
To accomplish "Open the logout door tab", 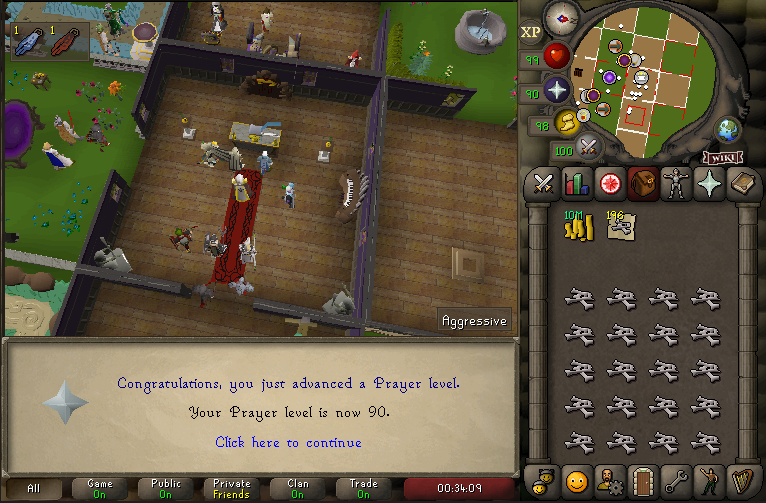I will click(643, 479).
